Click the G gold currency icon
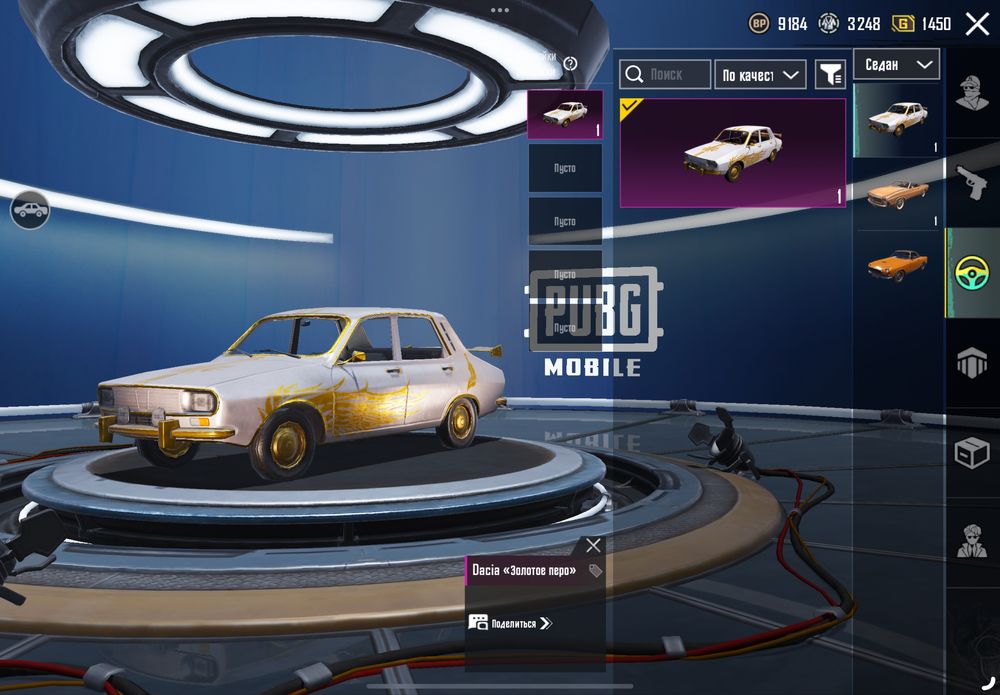 pos(903,24)
